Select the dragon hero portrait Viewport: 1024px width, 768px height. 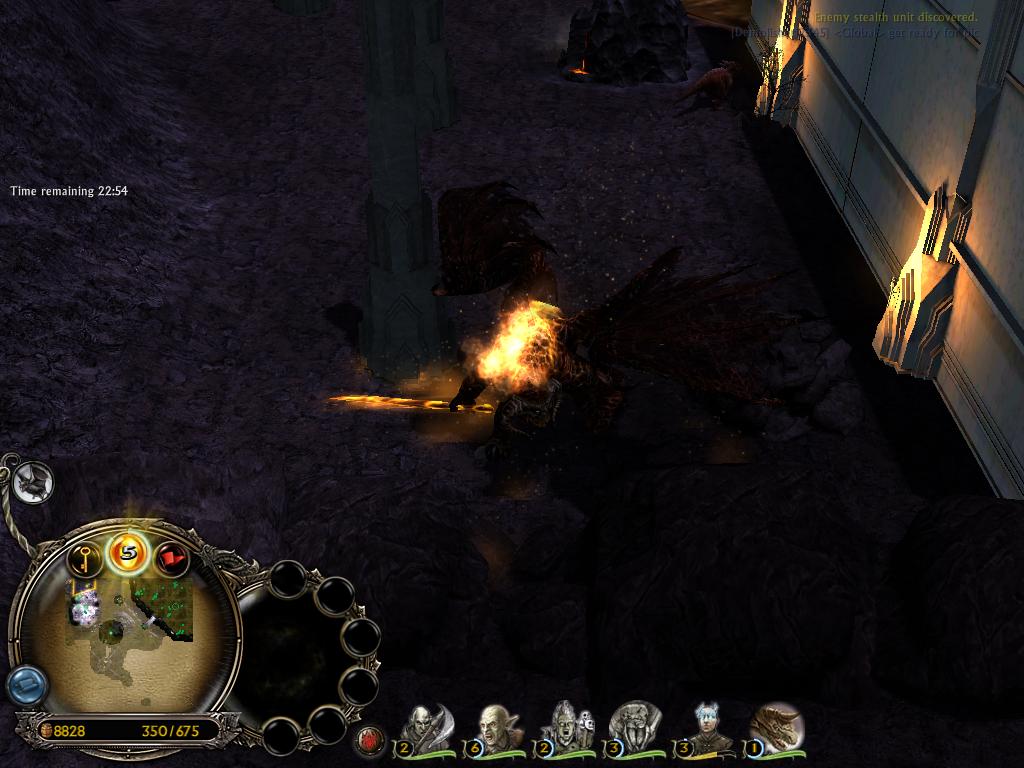[x=776, y=727]
